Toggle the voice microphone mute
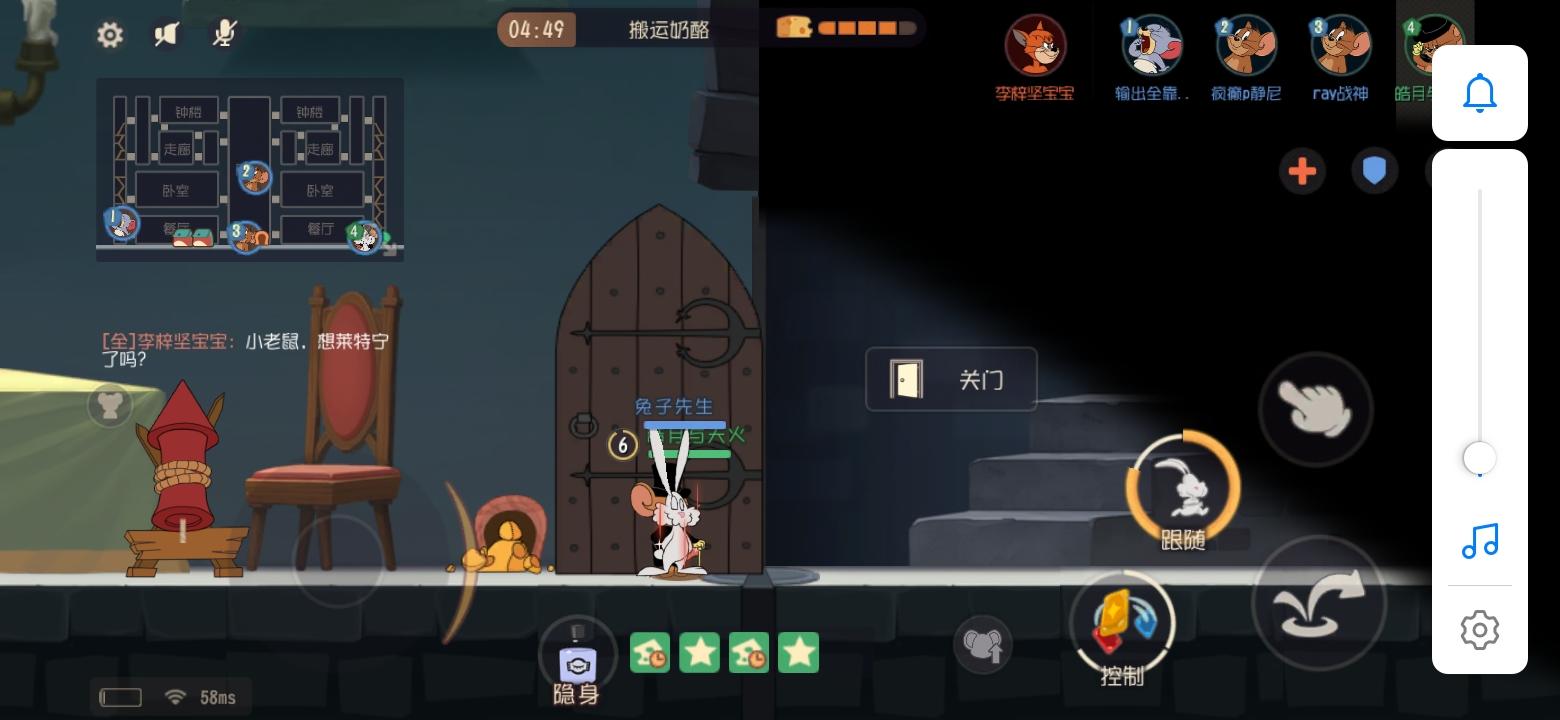Image resolution: width=1560 pixels, height=720 pixels. 224,33
